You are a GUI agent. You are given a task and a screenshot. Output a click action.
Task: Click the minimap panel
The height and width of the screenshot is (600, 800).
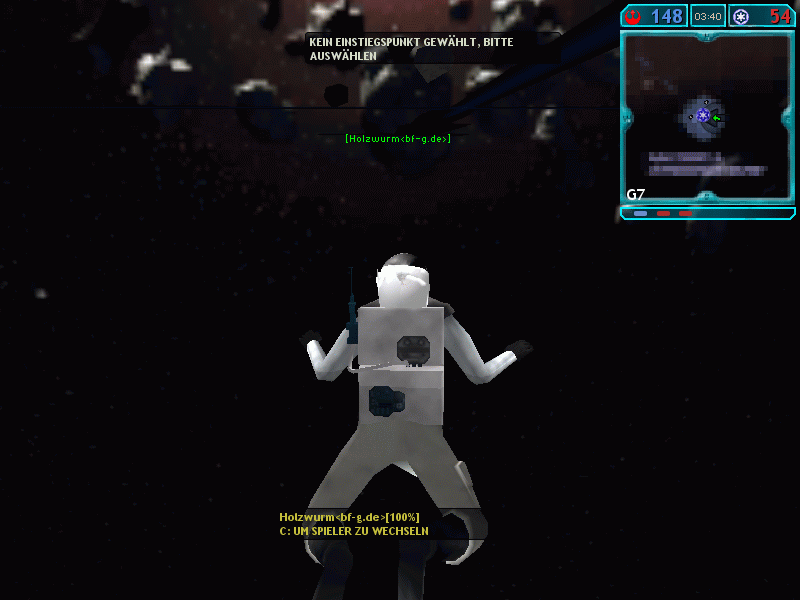(707, 117)
